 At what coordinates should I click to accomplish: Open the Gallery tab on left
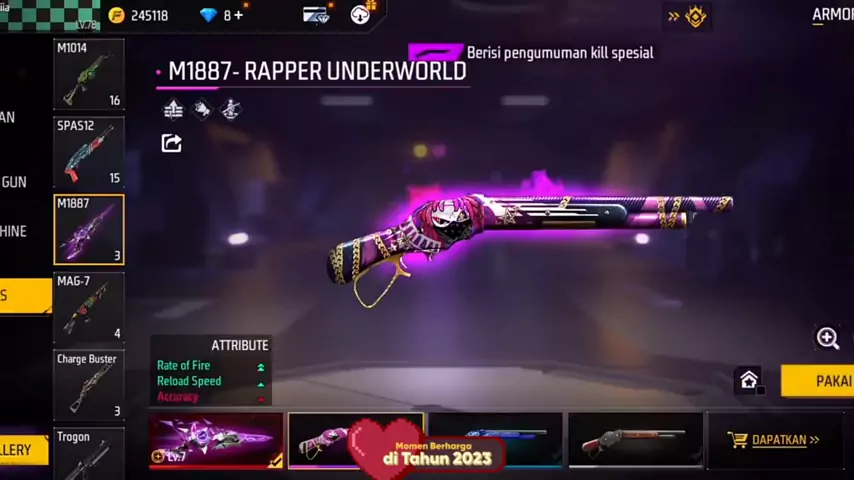pos(22,450)
